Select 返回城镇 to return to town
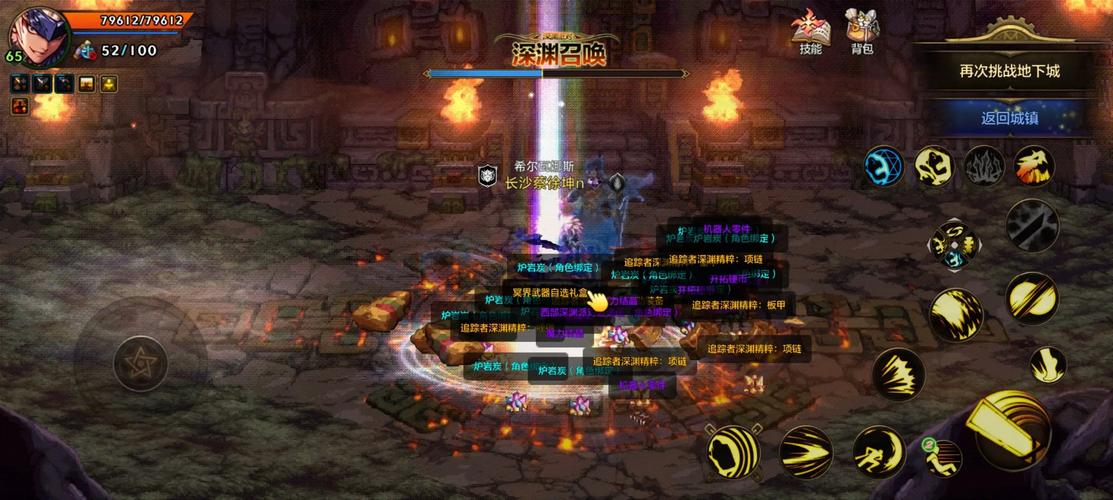The height and width of the screenshot is (500, 1113). coord(1009,118)
